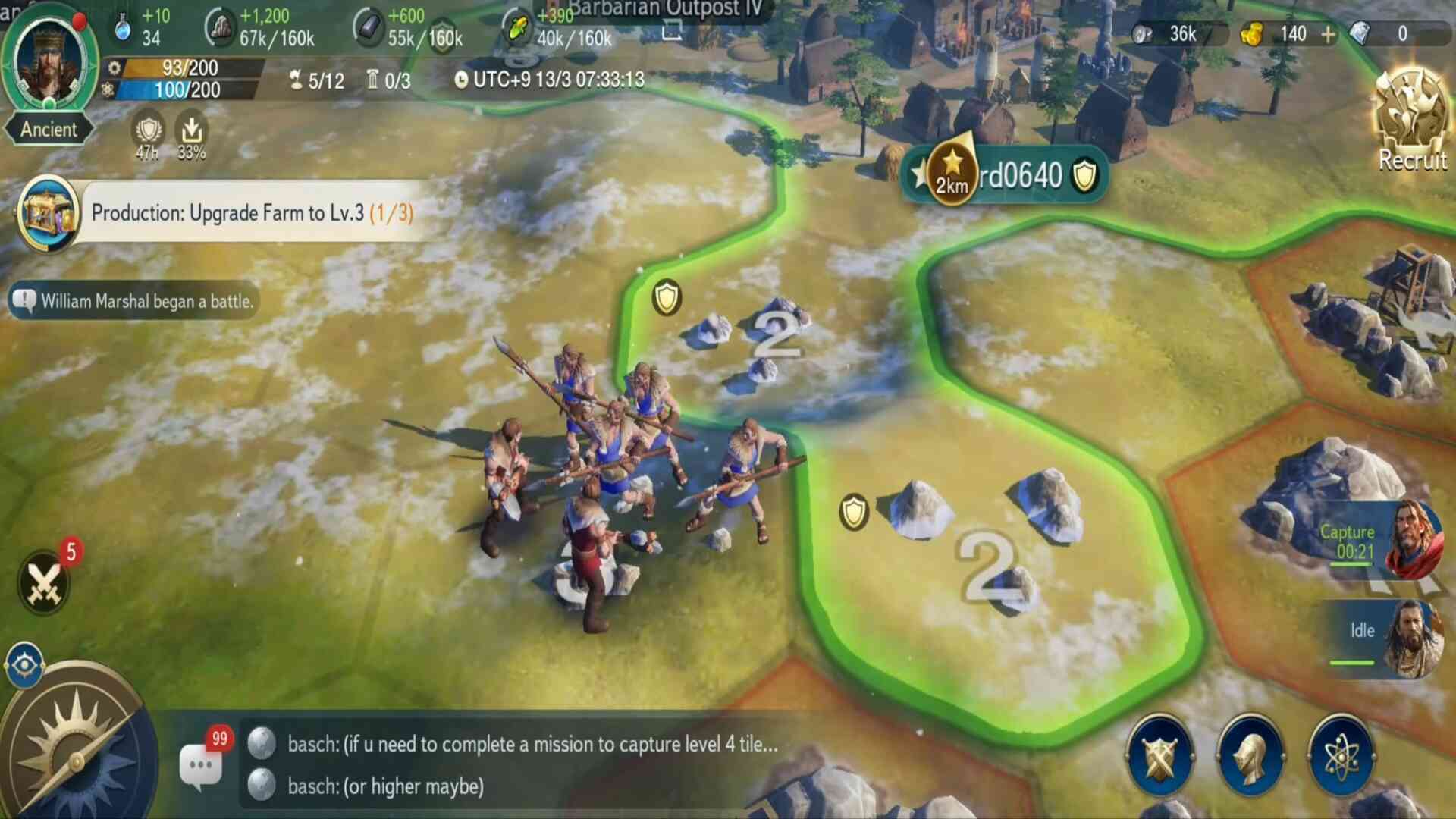Toggle the eye view icon
This screenshot has height=819, width=1456.
24,665
